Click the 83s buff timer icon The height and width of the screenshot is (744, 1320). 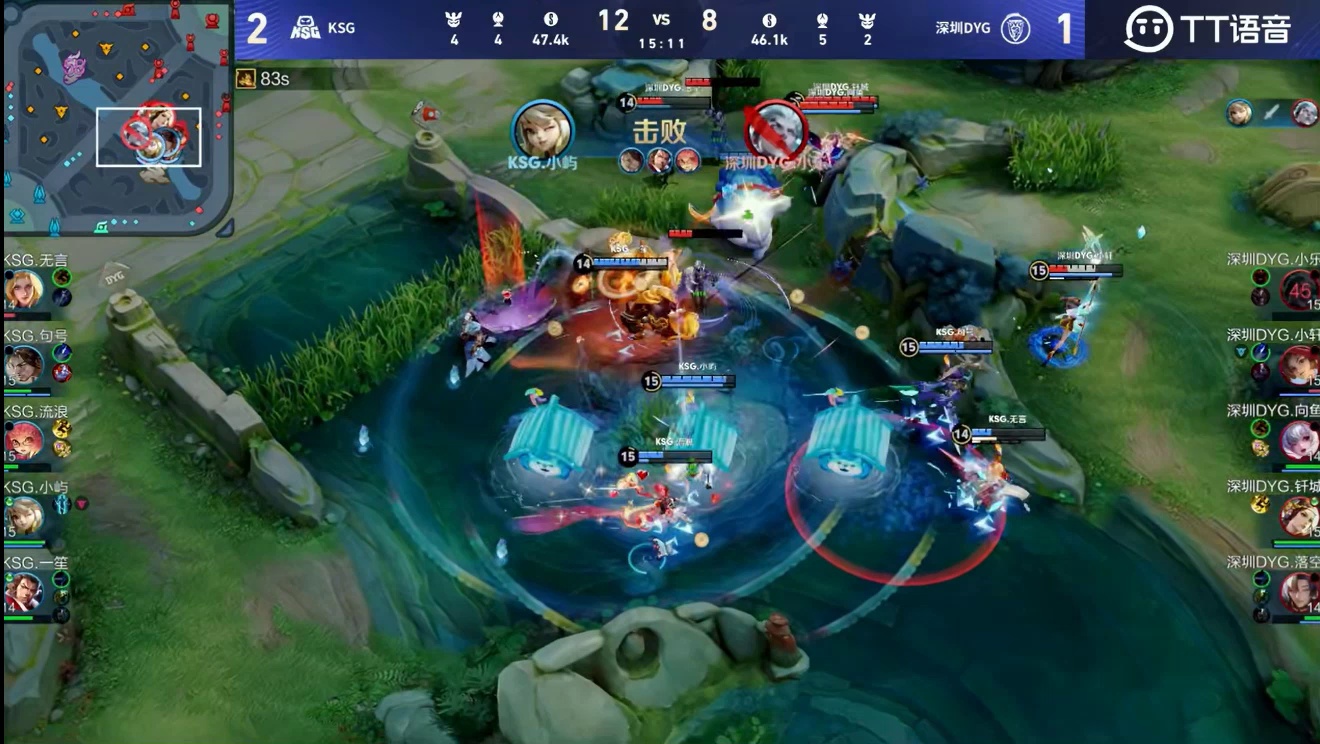(246, 78)
